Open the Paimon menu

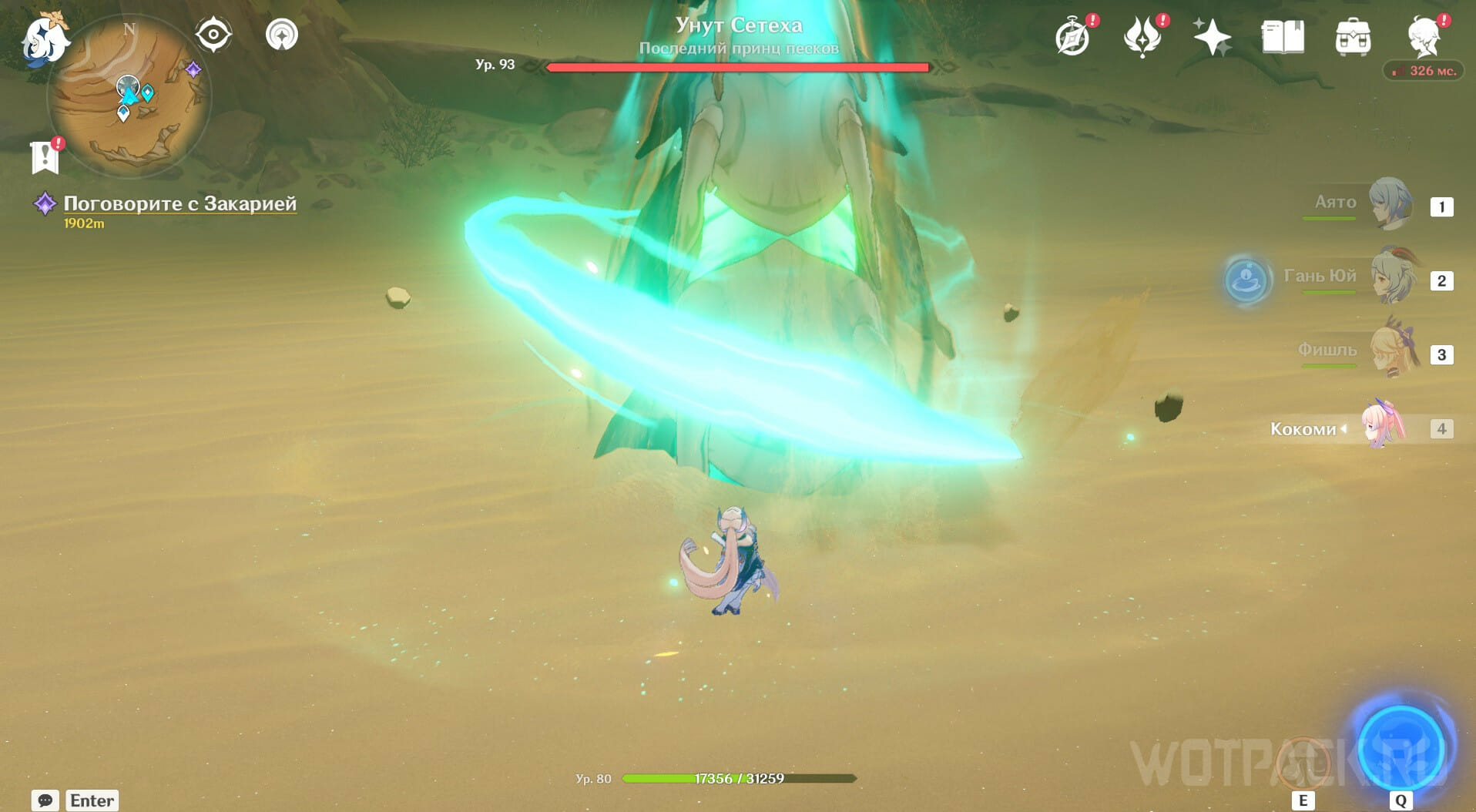45,39
